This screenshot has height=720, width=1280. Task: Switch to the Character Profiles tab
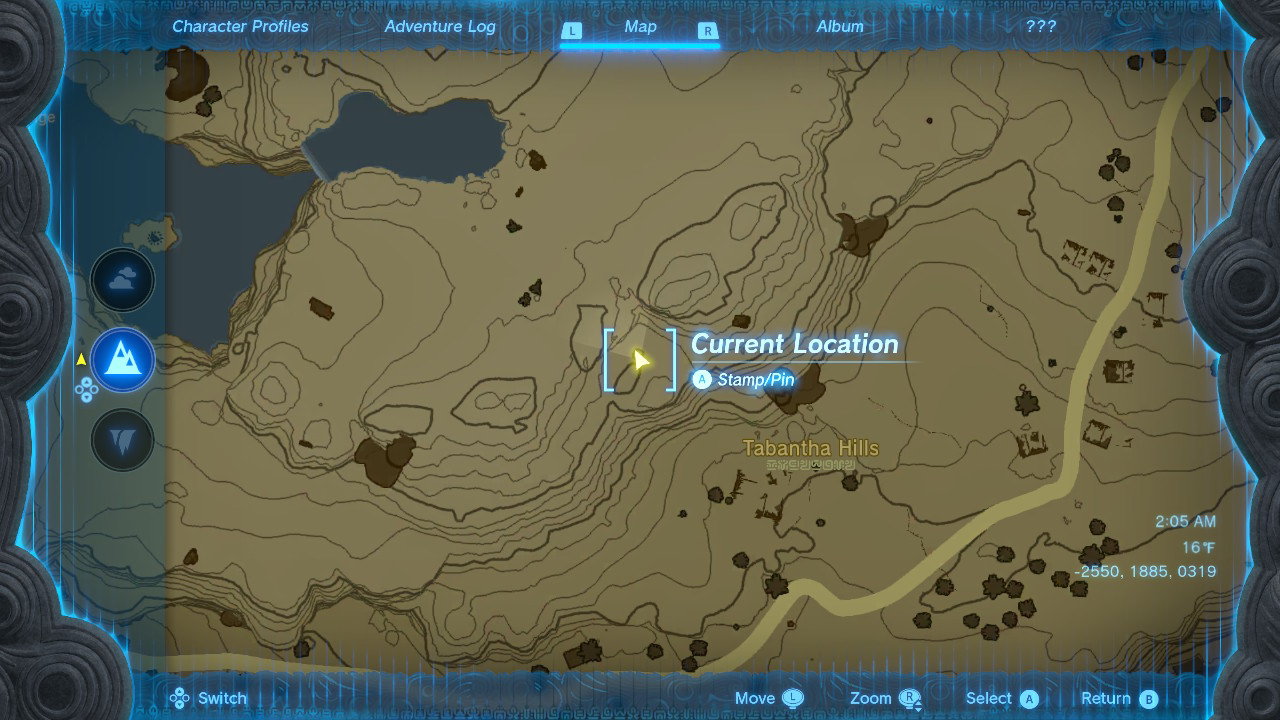pos(240,26)
